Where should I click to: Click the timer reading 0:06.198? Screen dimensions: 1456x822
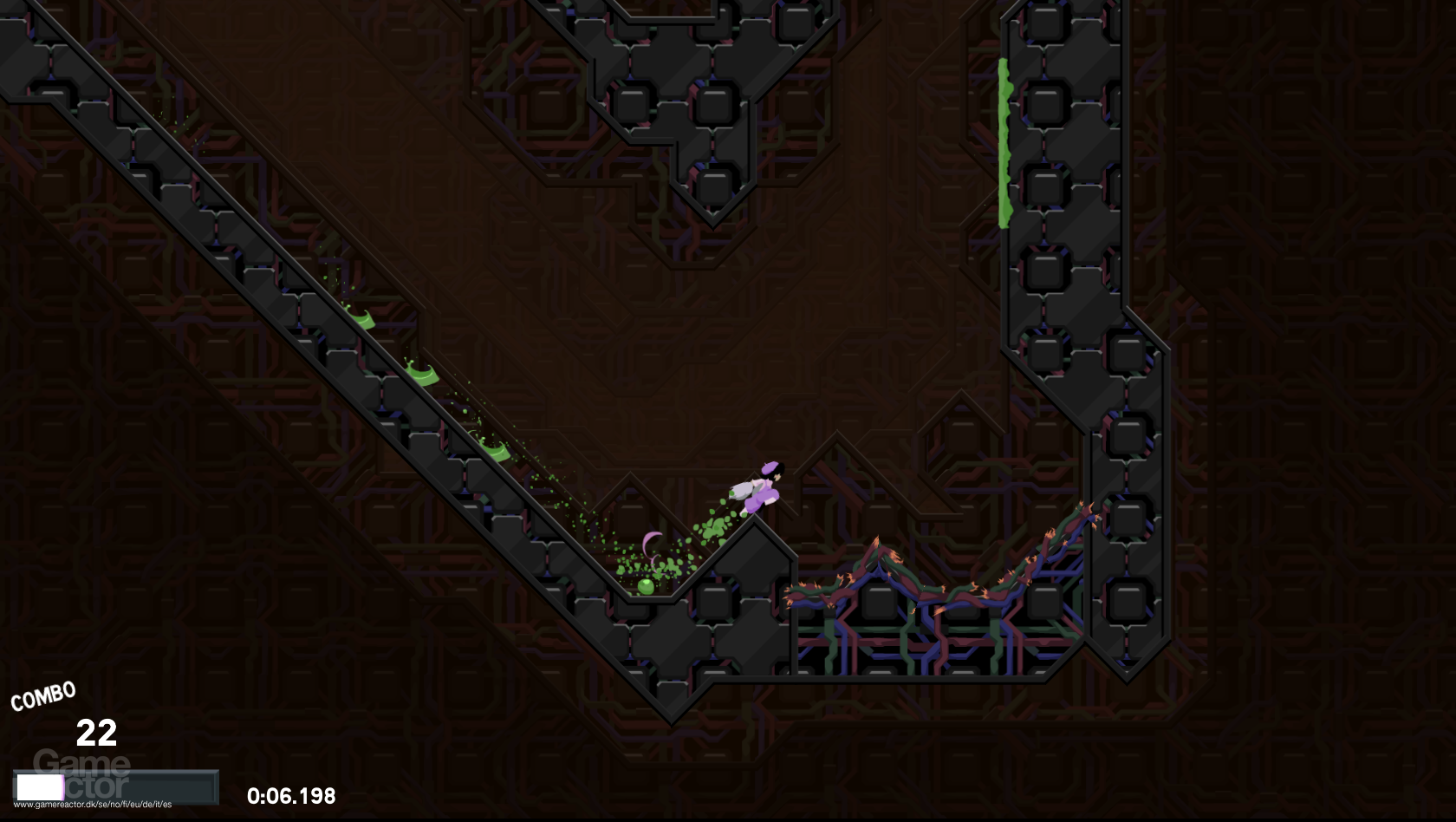[290, 794]
